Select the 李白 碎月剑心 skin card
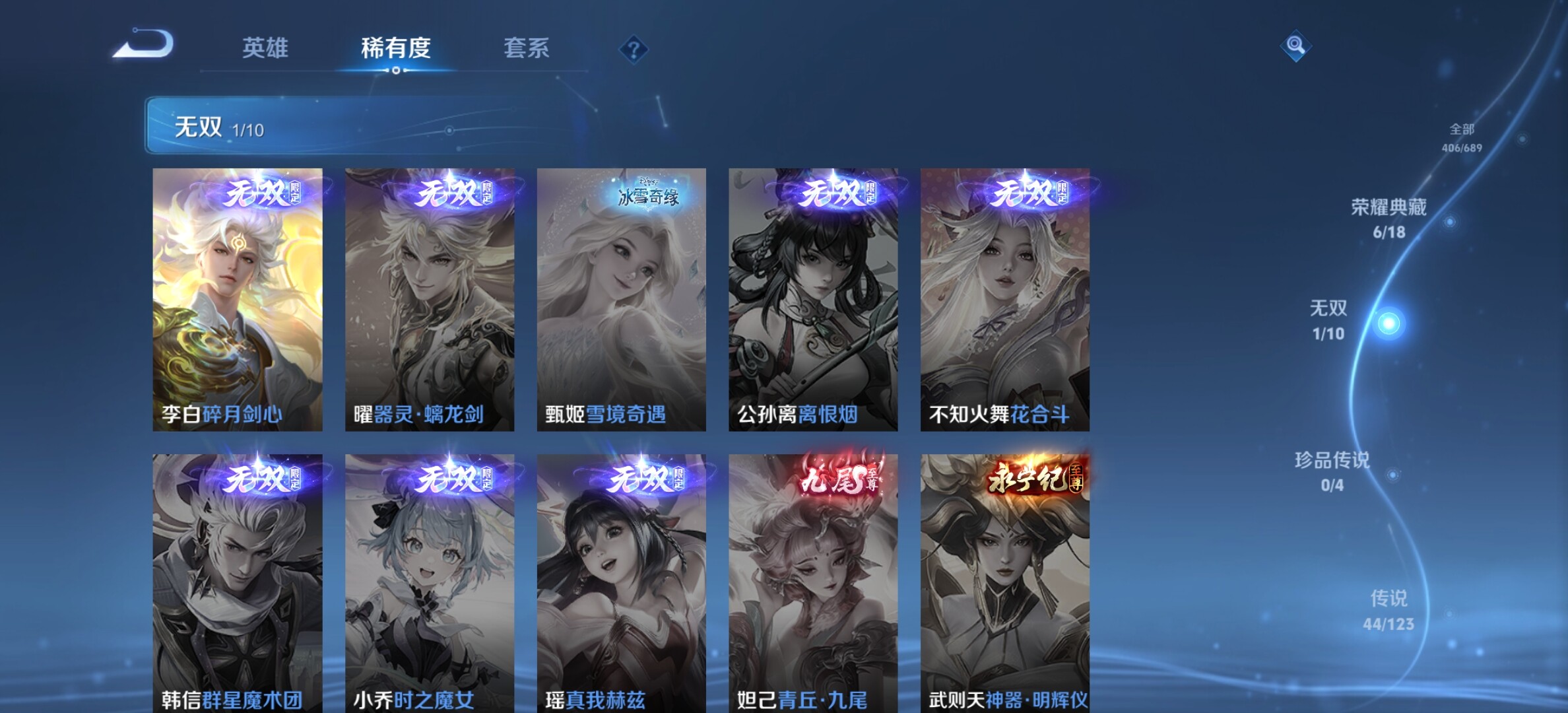 (238, 299)
